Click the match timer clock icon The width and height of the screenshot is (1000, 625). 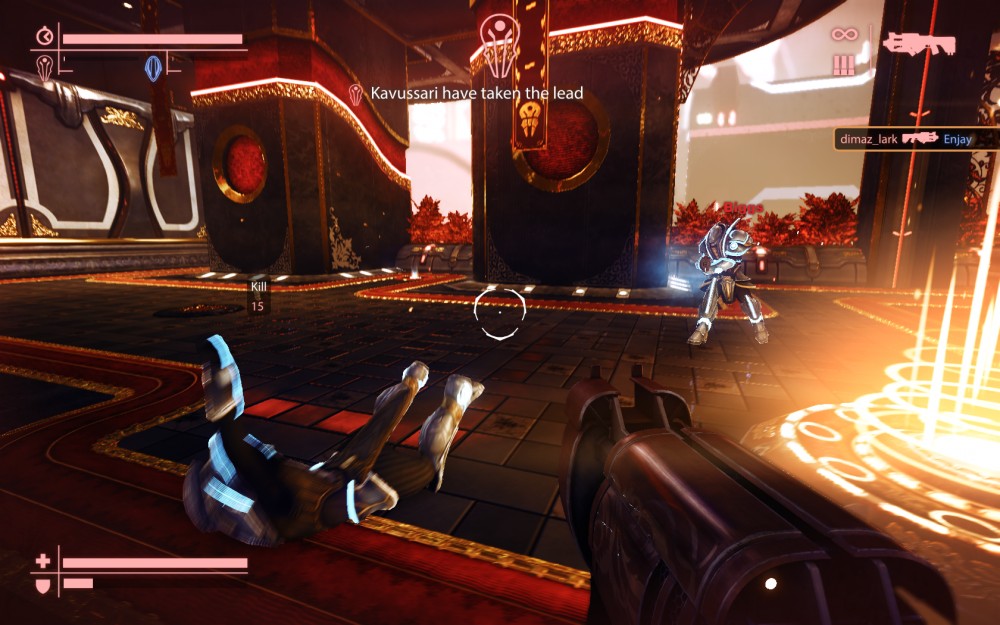pos(44,38)
